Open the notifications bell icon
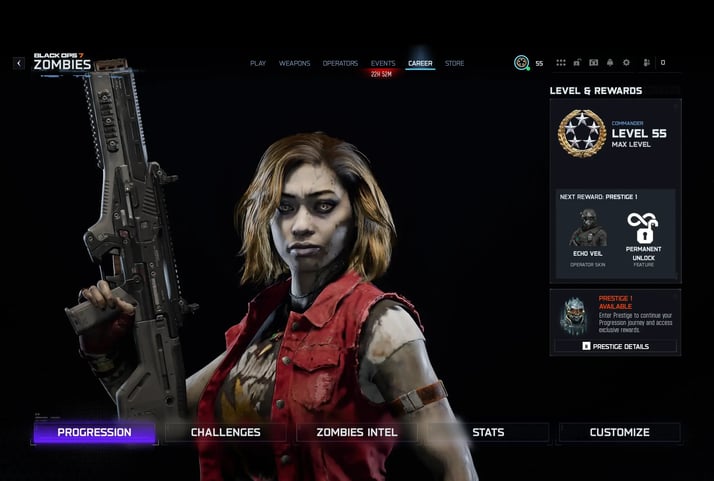The height and width of the screenshot is (481, 714). (x=610, y=63)
